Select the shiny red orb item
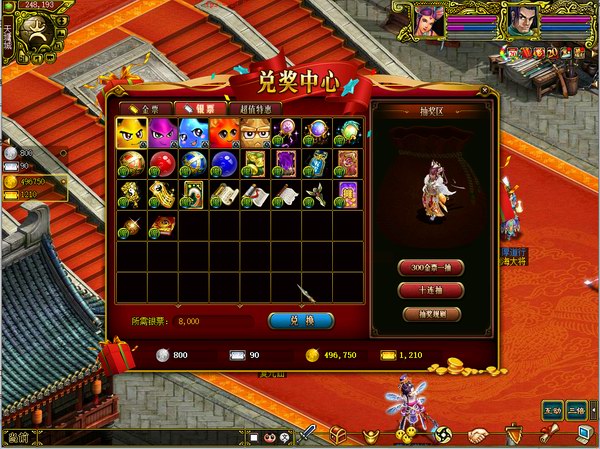 [x=162, y=161]
